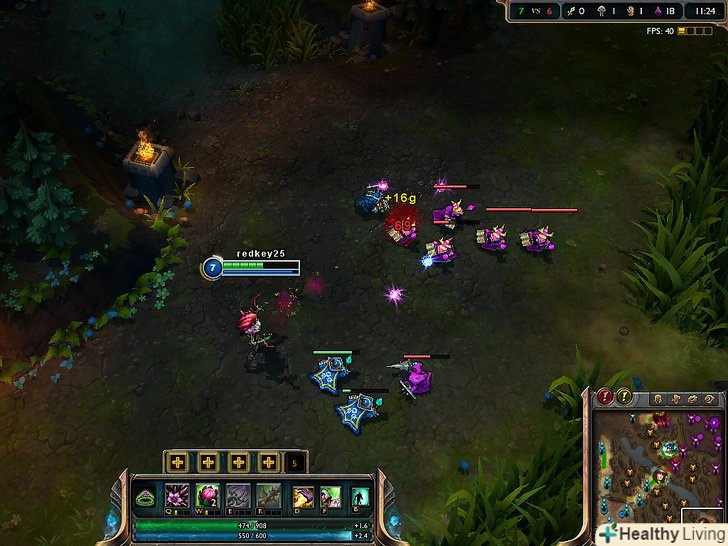This screenshot has height=546, width=728.
Task: Click the B recall icon
Action: pyautogui.click(x=360, y=496)
